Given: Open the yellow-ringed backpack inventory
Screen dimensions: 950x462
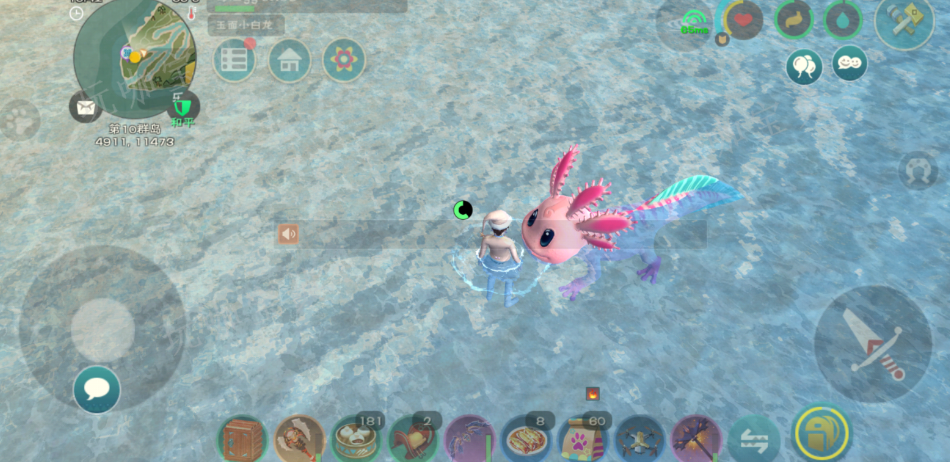Looking at the screenshot, I should pos(821,434).
